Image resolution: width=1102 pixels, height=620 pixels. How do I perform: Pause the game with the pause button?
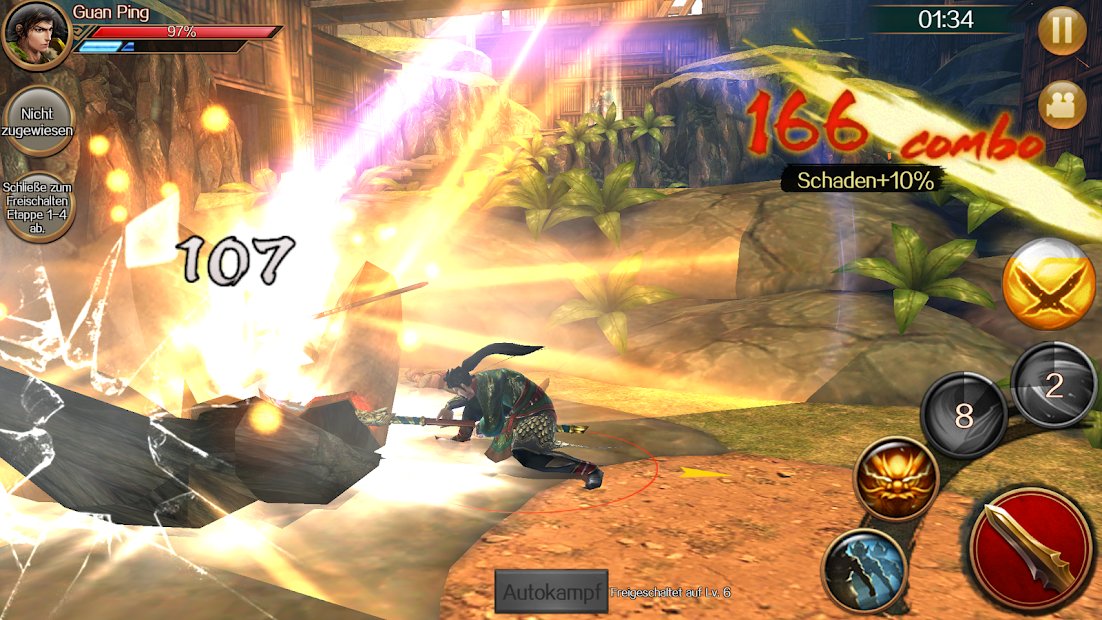tap(1062, 32)
